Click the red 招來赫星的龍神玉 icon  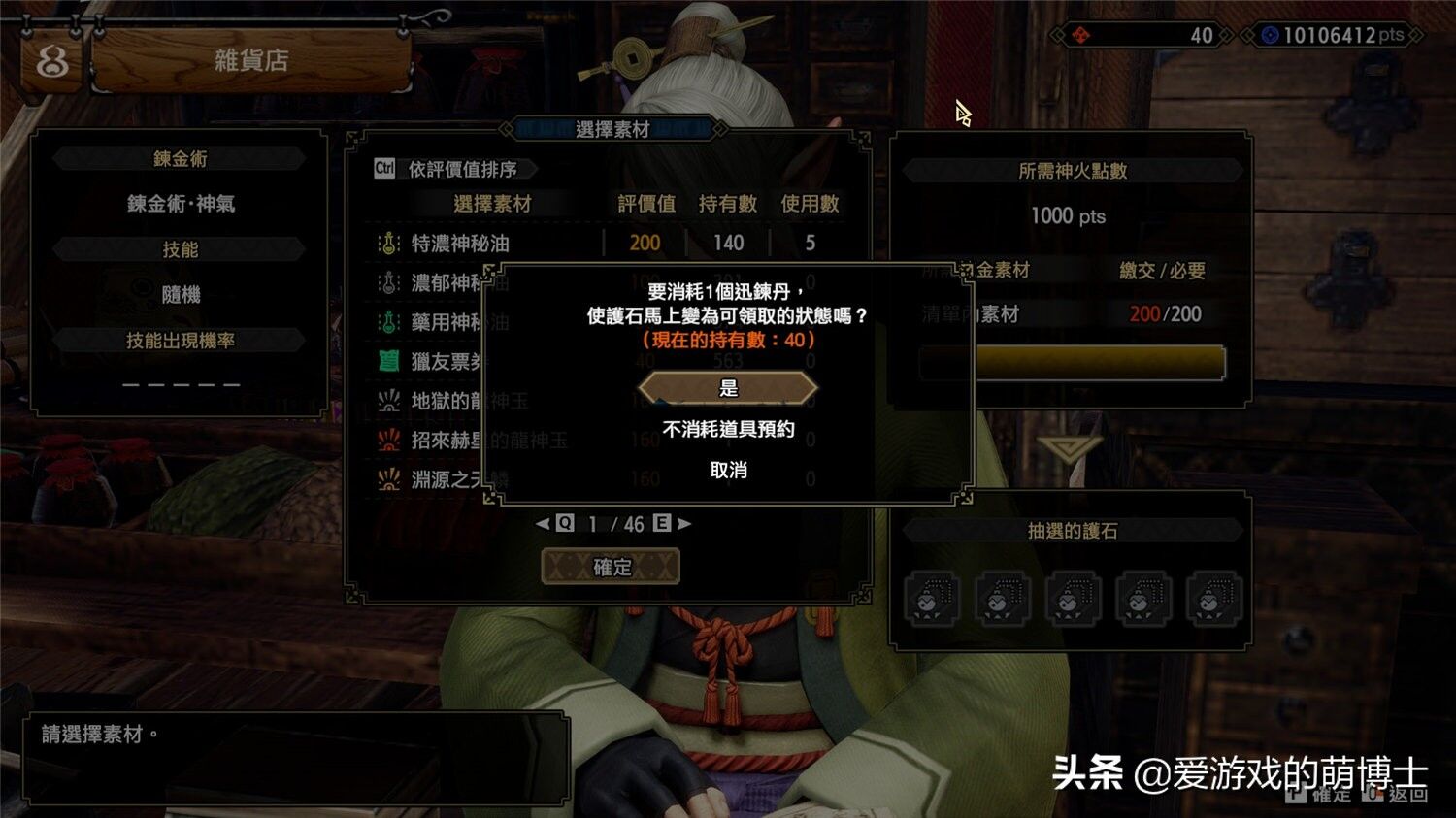click(x=387, y=439)
